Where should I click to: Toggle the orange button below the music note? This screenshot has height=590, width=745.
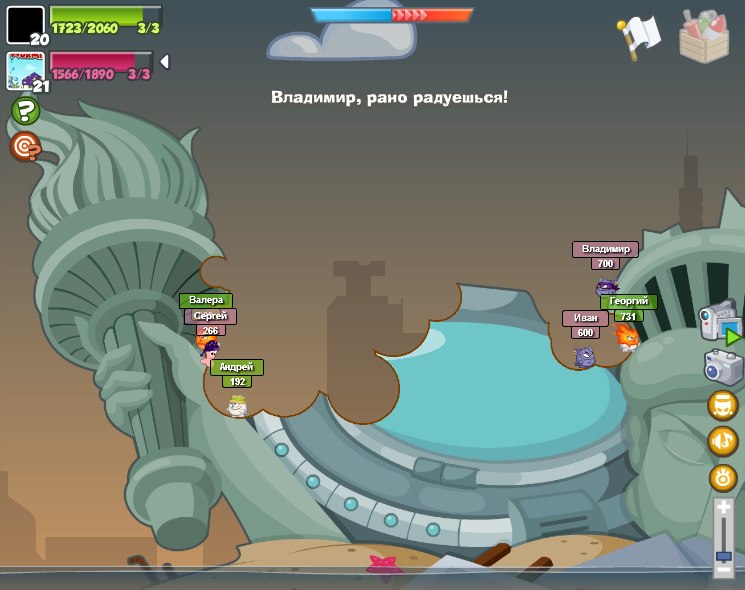(x=722, y=477)
